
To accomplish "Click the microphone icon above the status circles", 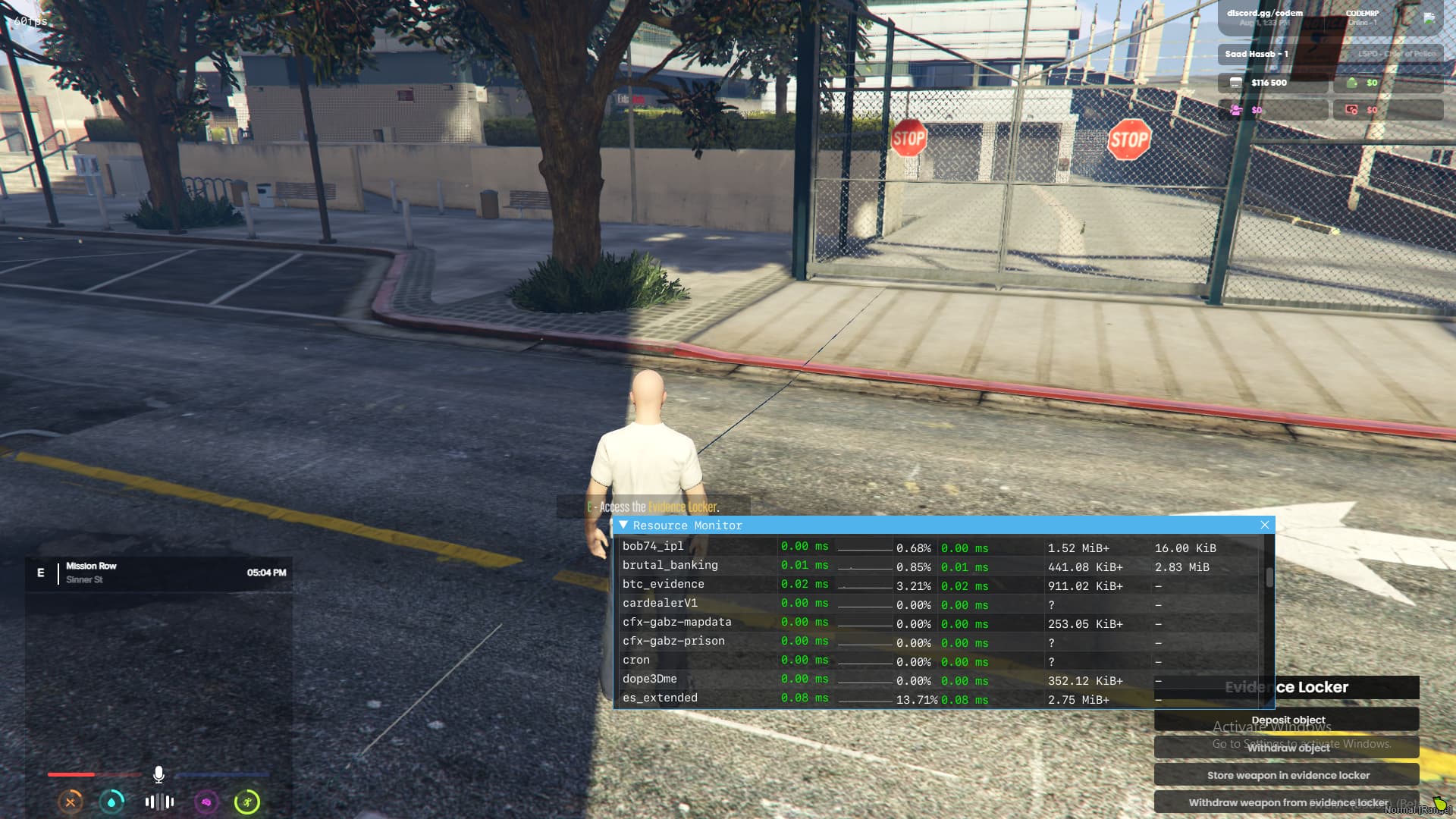I will click(158, 774).
